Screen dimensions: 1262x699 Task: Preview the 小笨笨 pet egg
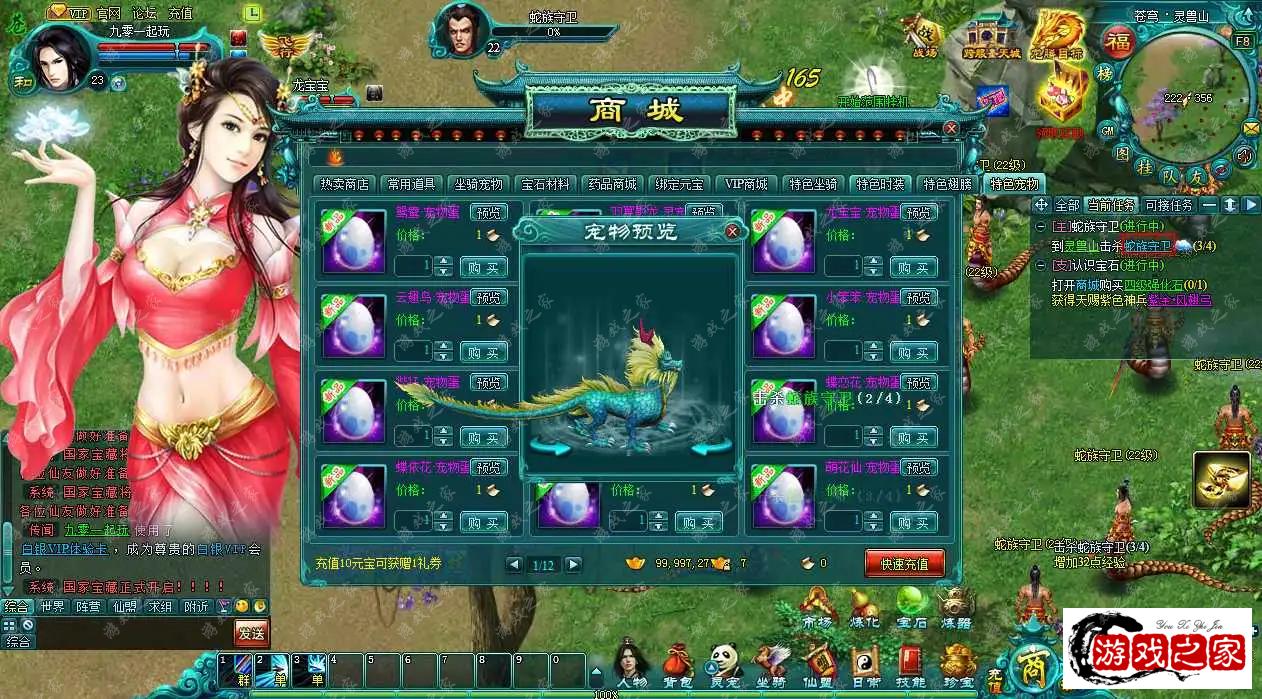coord(919,298)
